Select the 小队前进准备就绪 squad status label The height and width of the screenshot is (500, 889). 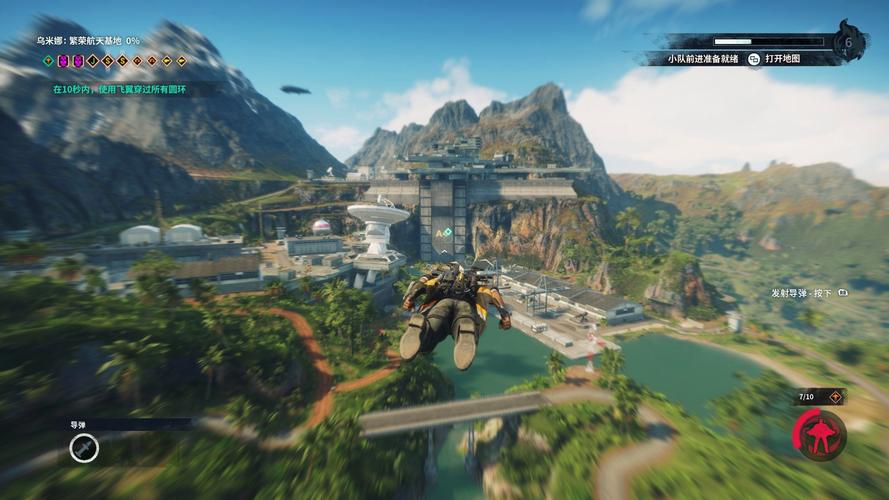pos(703,59)
